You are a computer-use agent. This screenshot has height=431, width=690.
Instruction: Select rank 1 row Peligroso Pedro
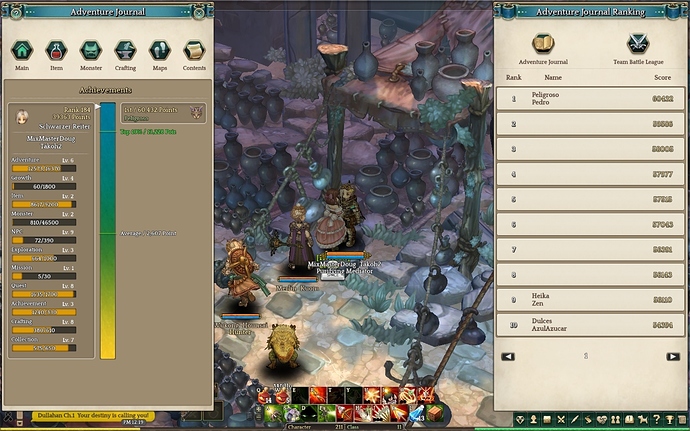coord(588,99)
